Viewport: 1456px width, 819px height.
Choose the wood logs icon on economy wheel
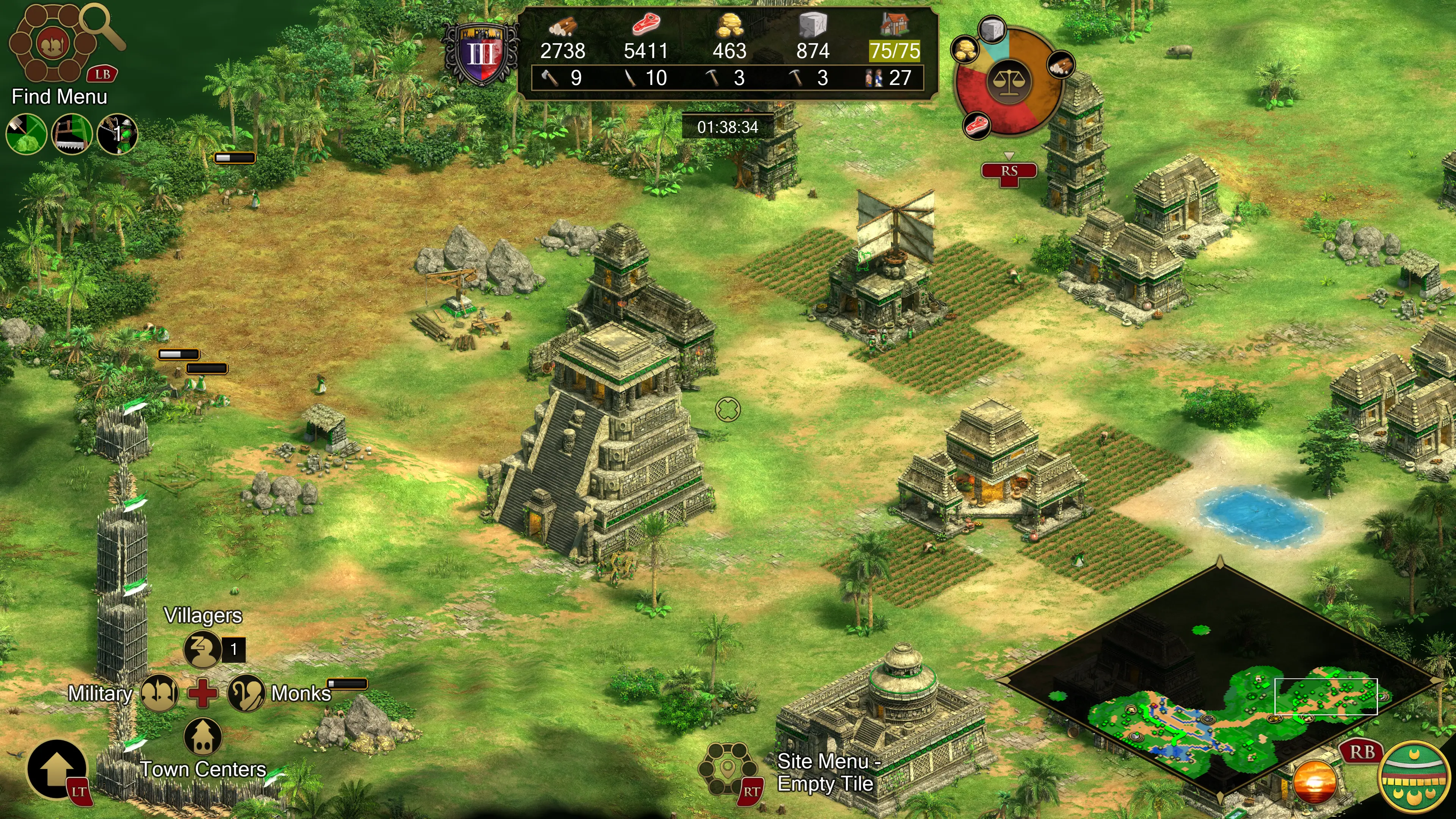(x=1061, y=64)
